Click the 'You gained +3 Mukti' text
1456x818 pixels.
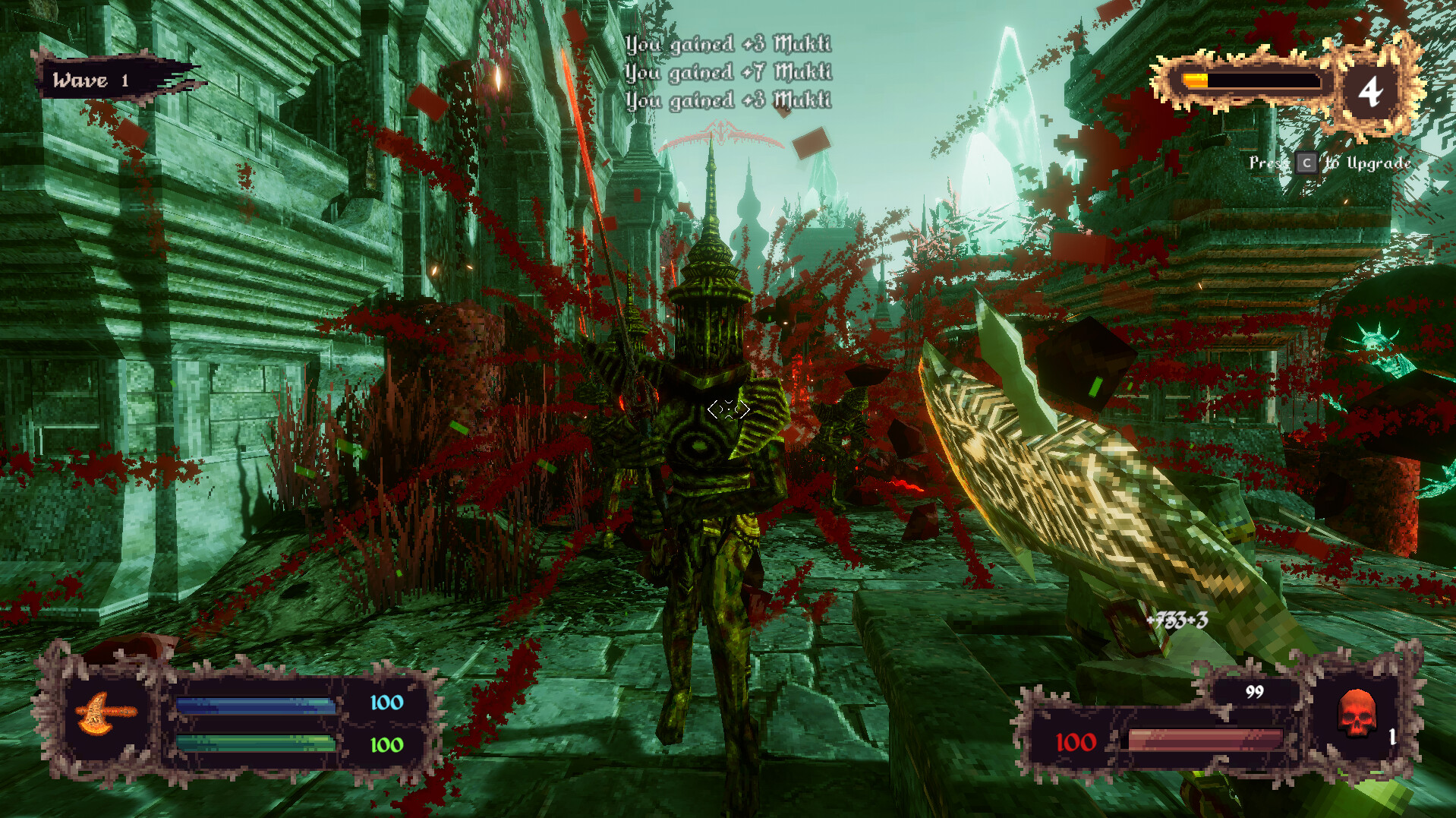(727, 46)
